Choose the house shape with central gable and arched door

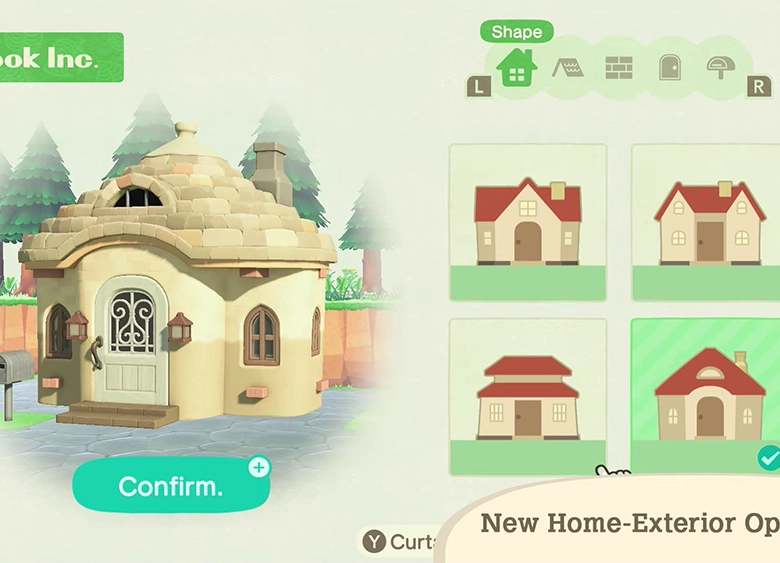[x=527, y=222]
